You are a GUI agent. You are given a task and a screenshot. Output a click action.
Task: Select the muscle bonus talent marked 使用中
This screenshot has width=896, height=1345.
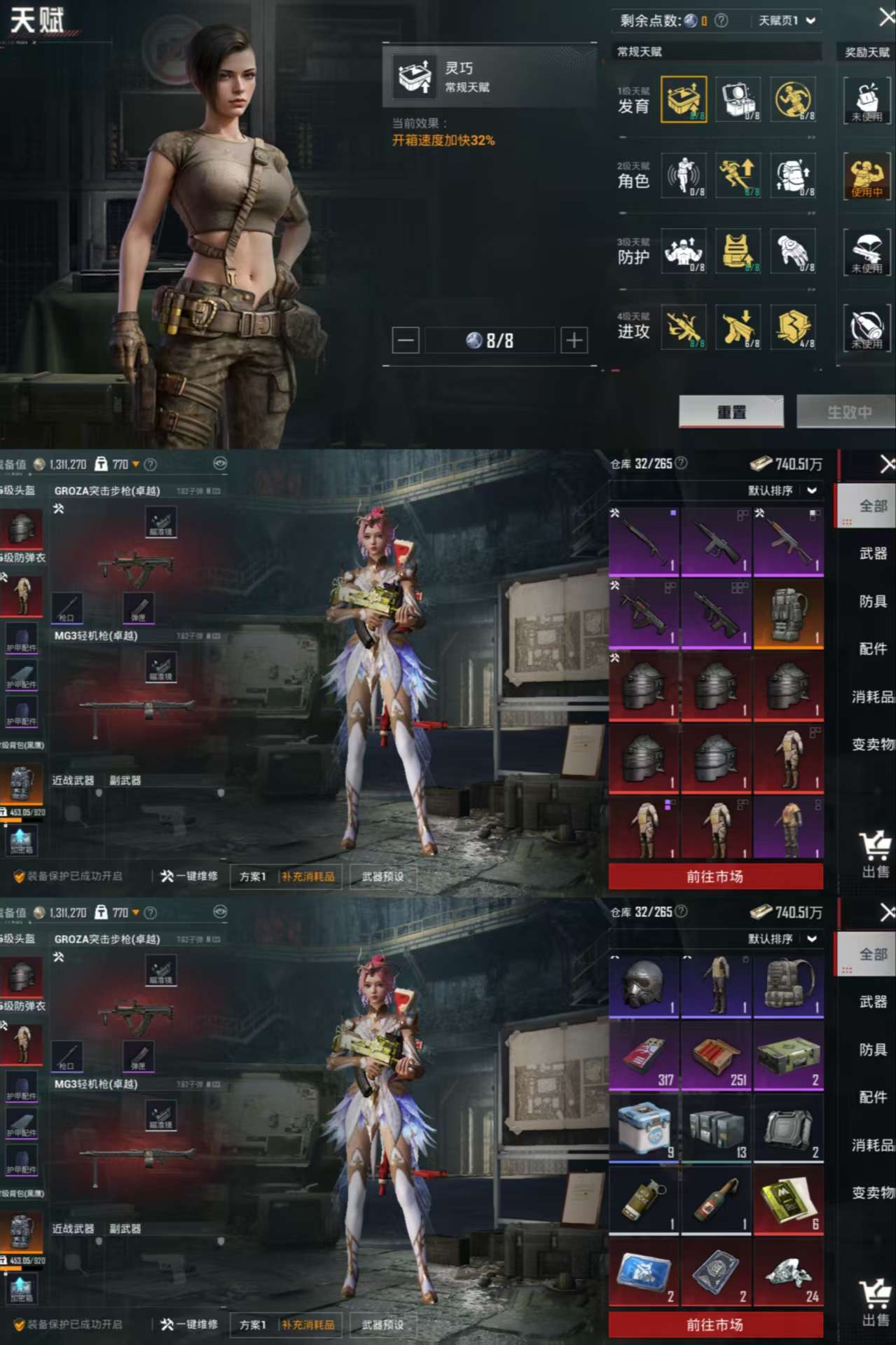tap(867, 176)
